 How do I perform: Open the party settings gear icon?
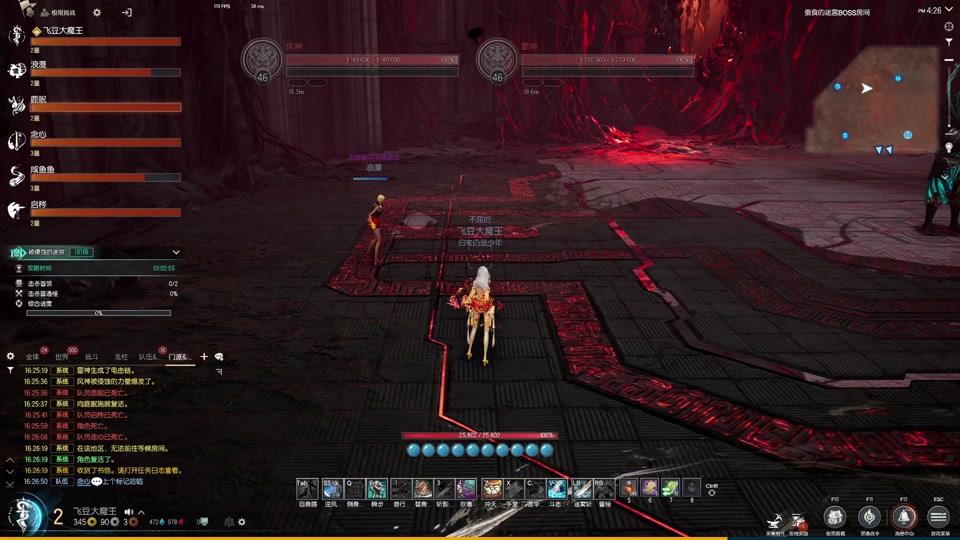click(x=97, y=13)
